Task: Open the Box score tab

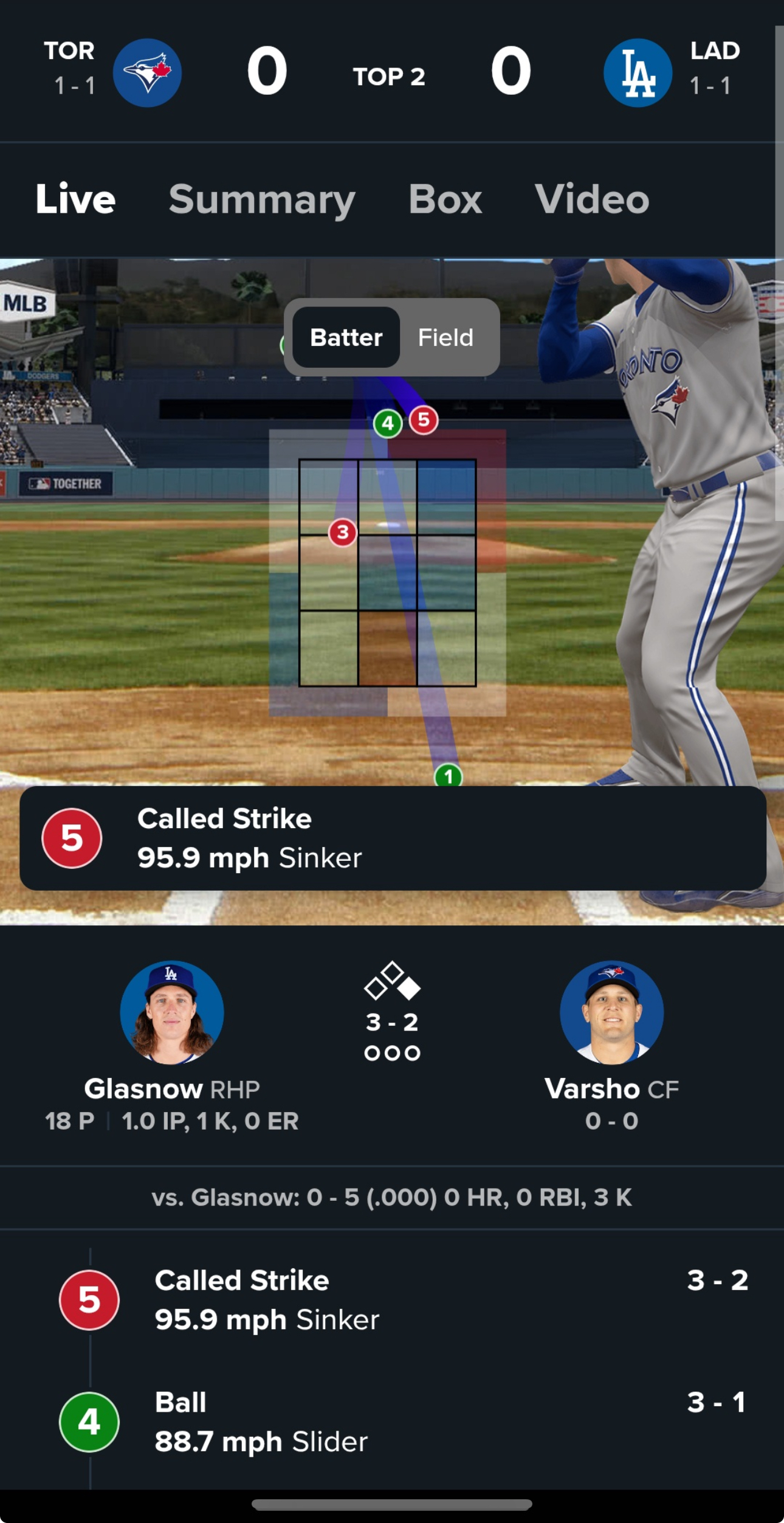Action: click(x=445, y=199)
